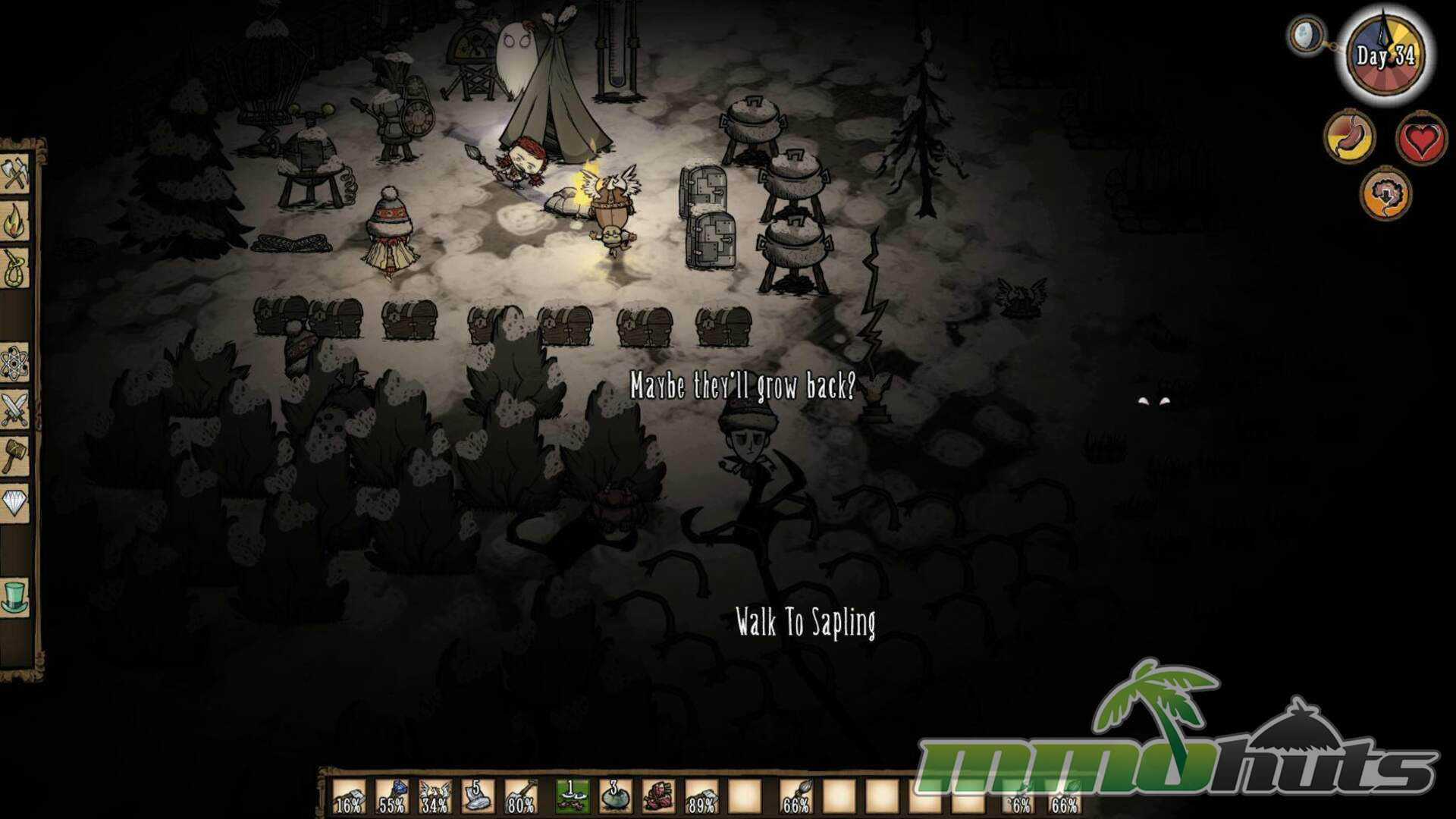Choose the tool at 80% durability
Screen dimensions: 1456x819
pyautogui.click(x=520, y=796)
